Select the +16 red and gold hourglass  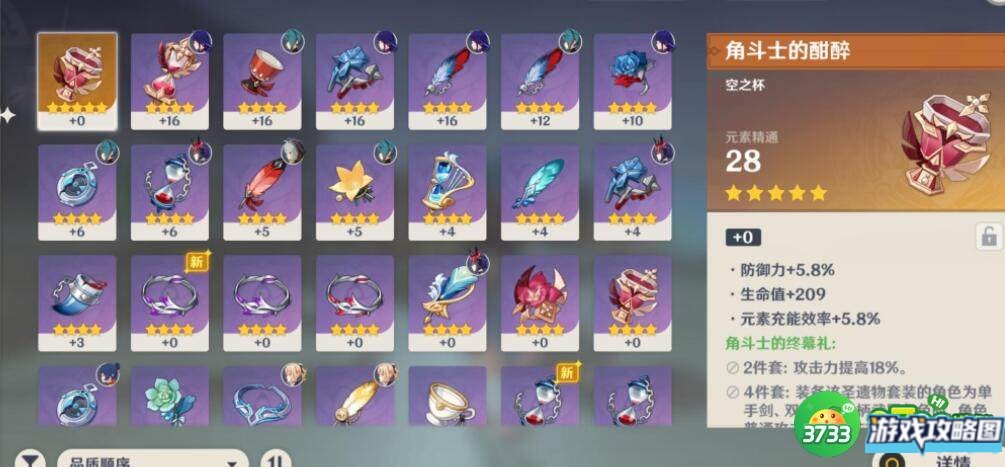click(169, 81)
